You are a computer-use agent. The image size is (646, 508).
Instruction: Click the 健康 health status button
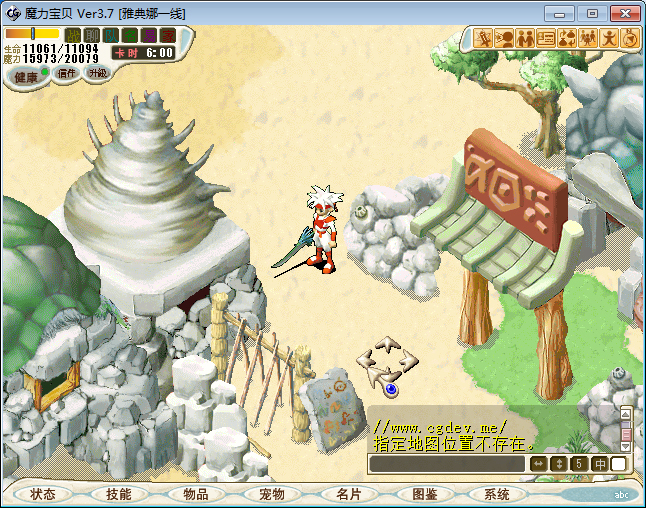25,76
